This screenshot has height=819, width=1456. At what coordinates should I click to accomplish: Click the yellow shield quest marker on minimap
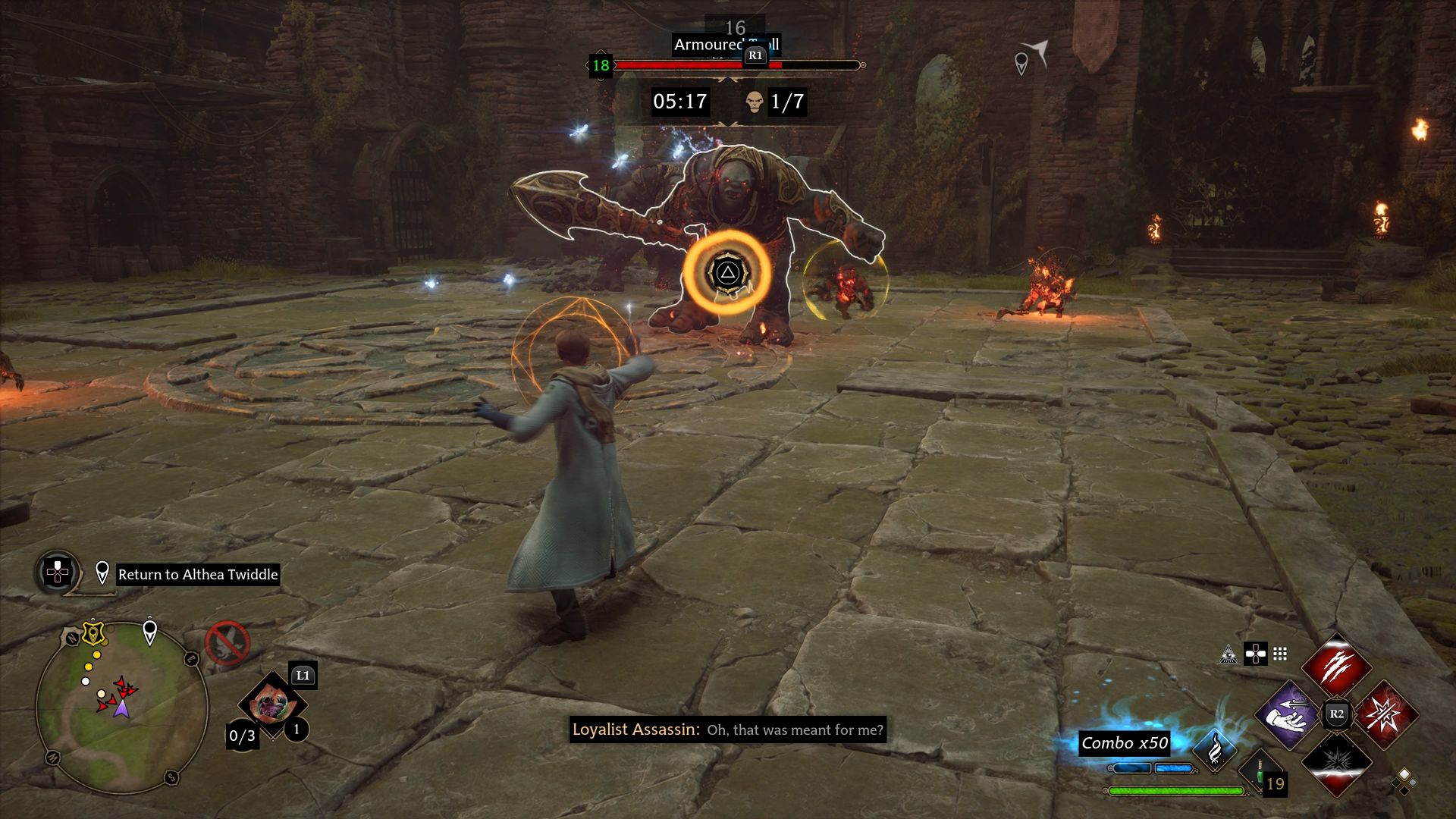click(94, 632)
